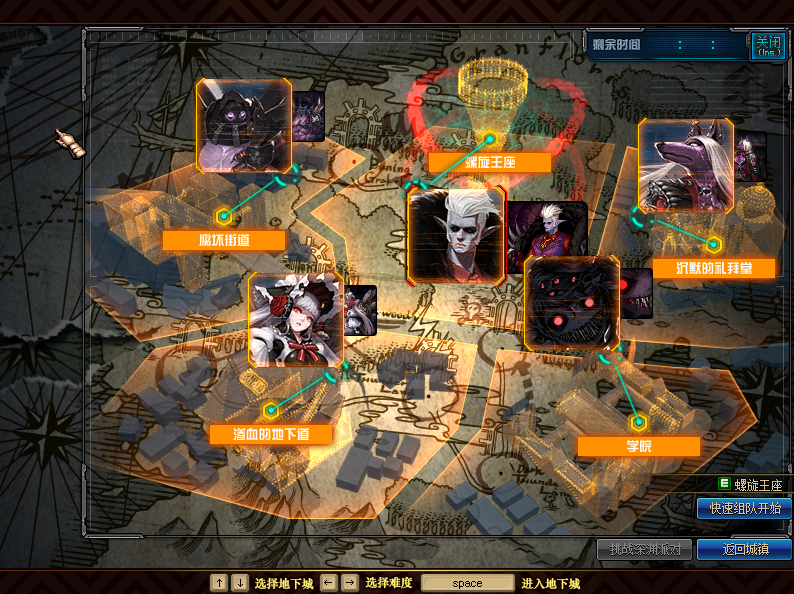Screen dimensions: 794x594
Task: Pick the 浴血的地下道 dungeon label
Action: click(x=270, y=435)
